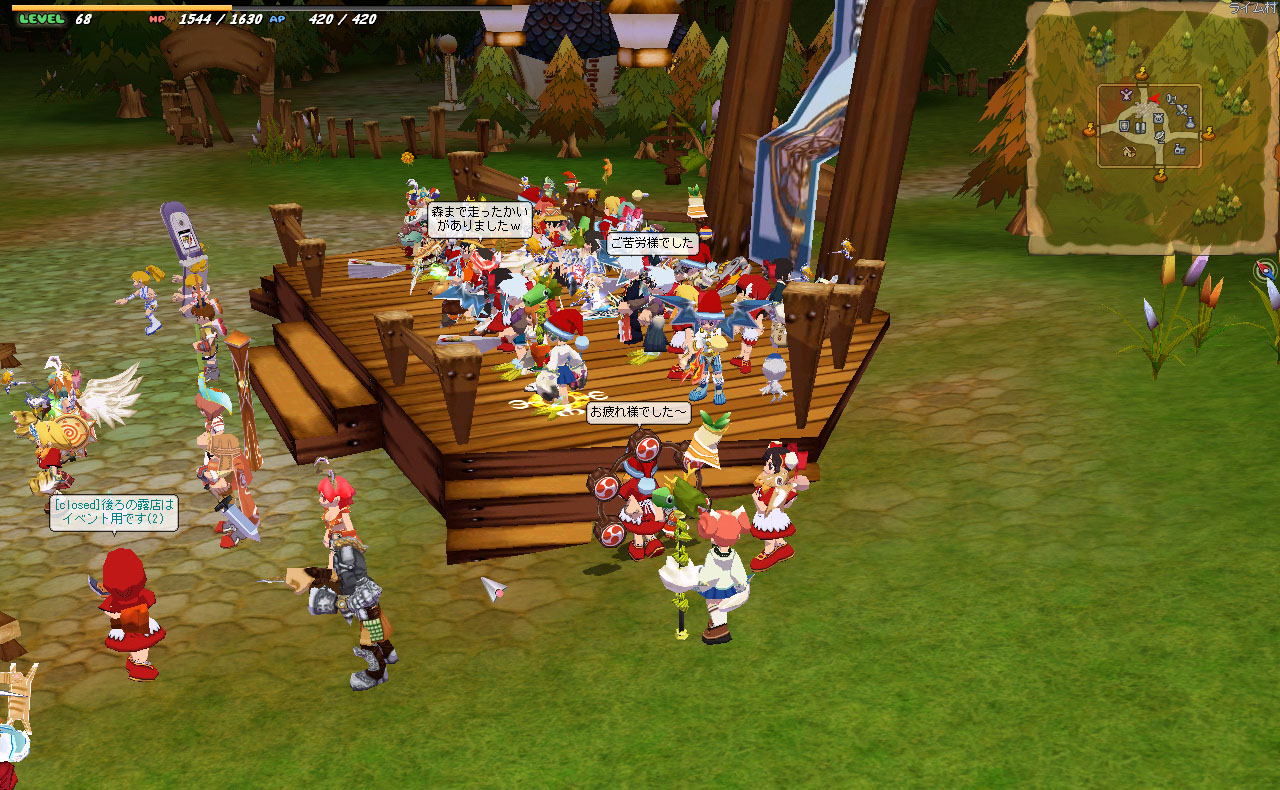
Task: Choose the shield shop marker on the minimap
Action: (x=1125, y=126)
